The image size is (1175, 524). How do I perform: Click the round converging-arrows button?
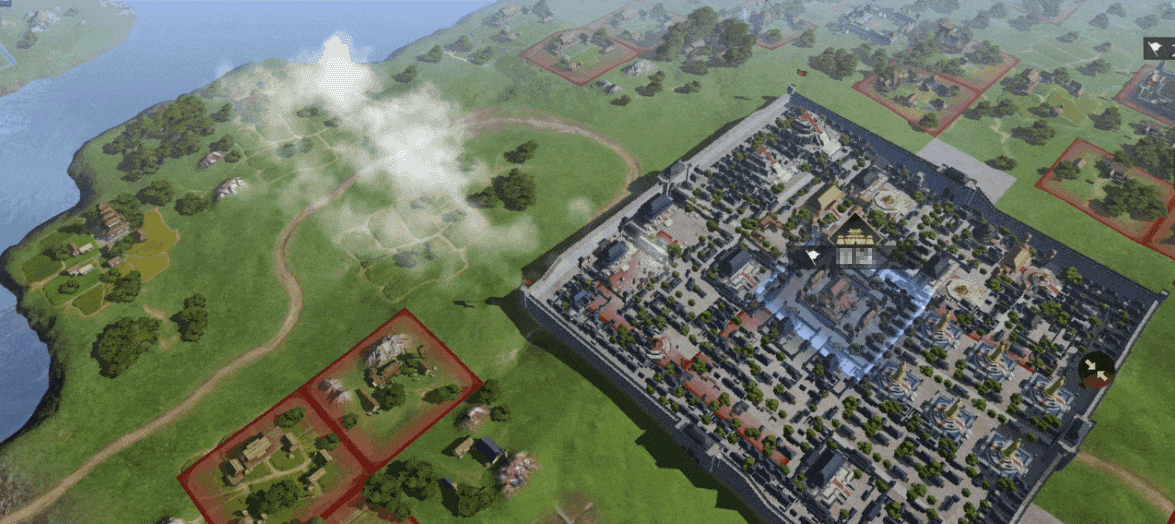click(1097, 370)
